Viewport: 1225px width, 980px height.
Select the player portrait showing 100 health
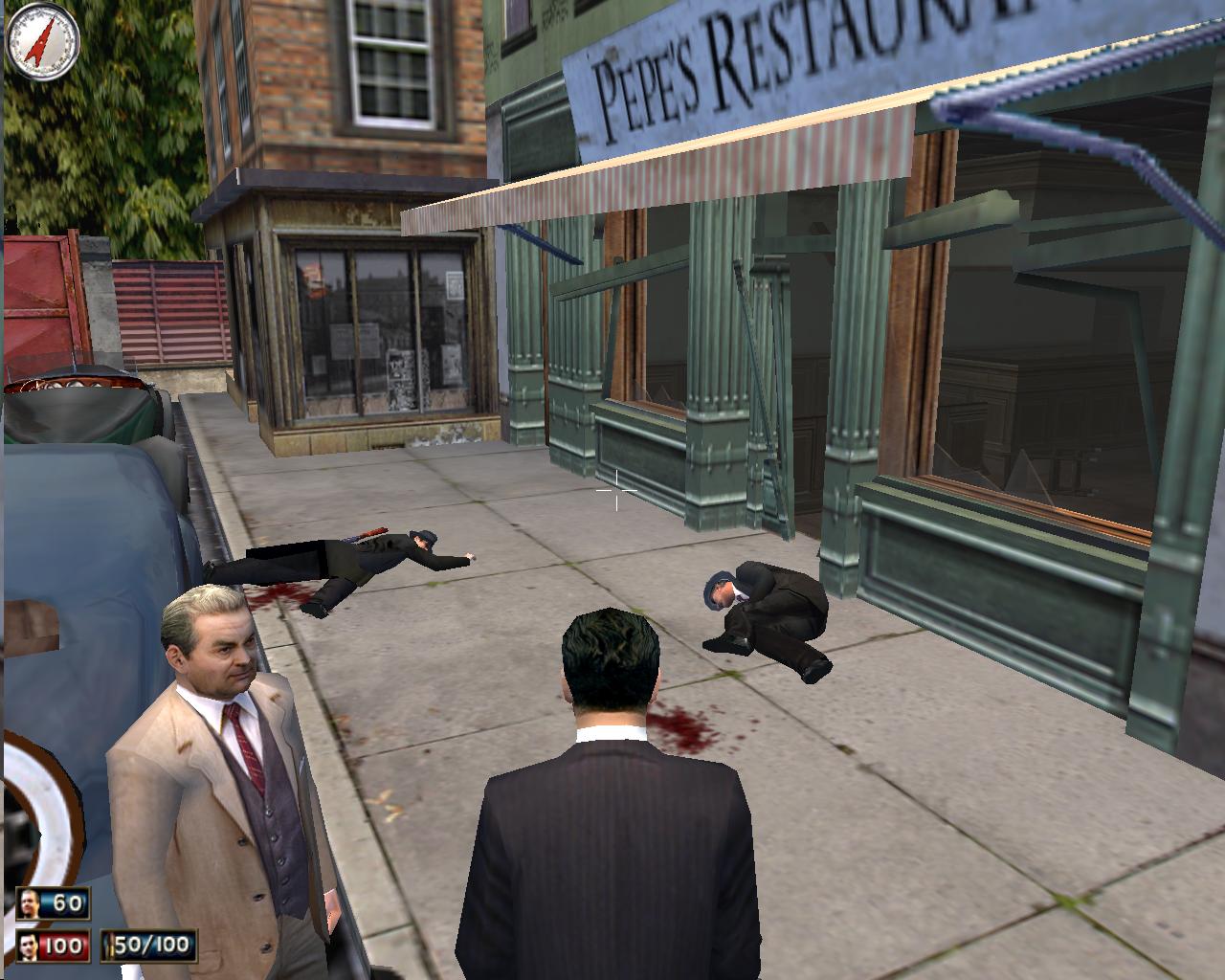click(x=31, y=947)
